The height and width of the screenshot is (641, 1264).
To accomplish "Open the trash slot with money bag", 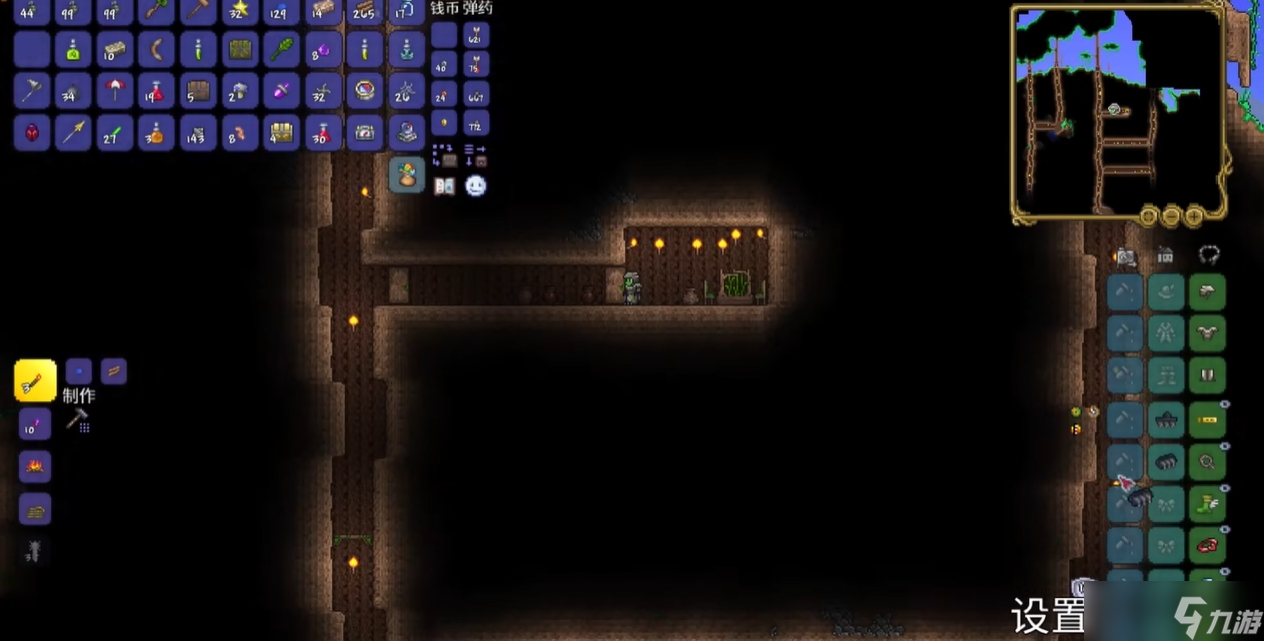I will click(407, 175).
